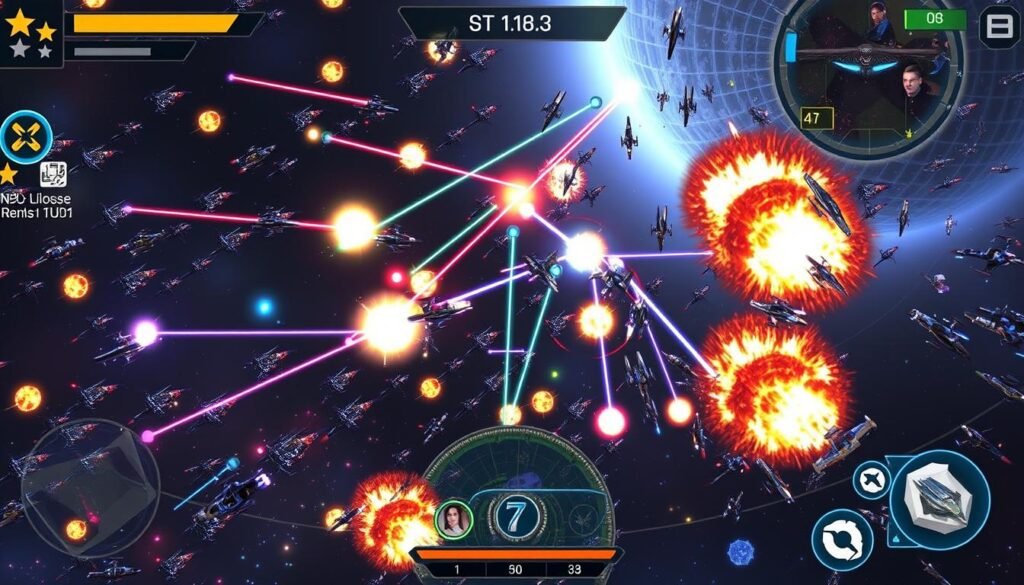Select the female commander portrait
Viewport: 1024px width, 585px height.
pos(453,520)
